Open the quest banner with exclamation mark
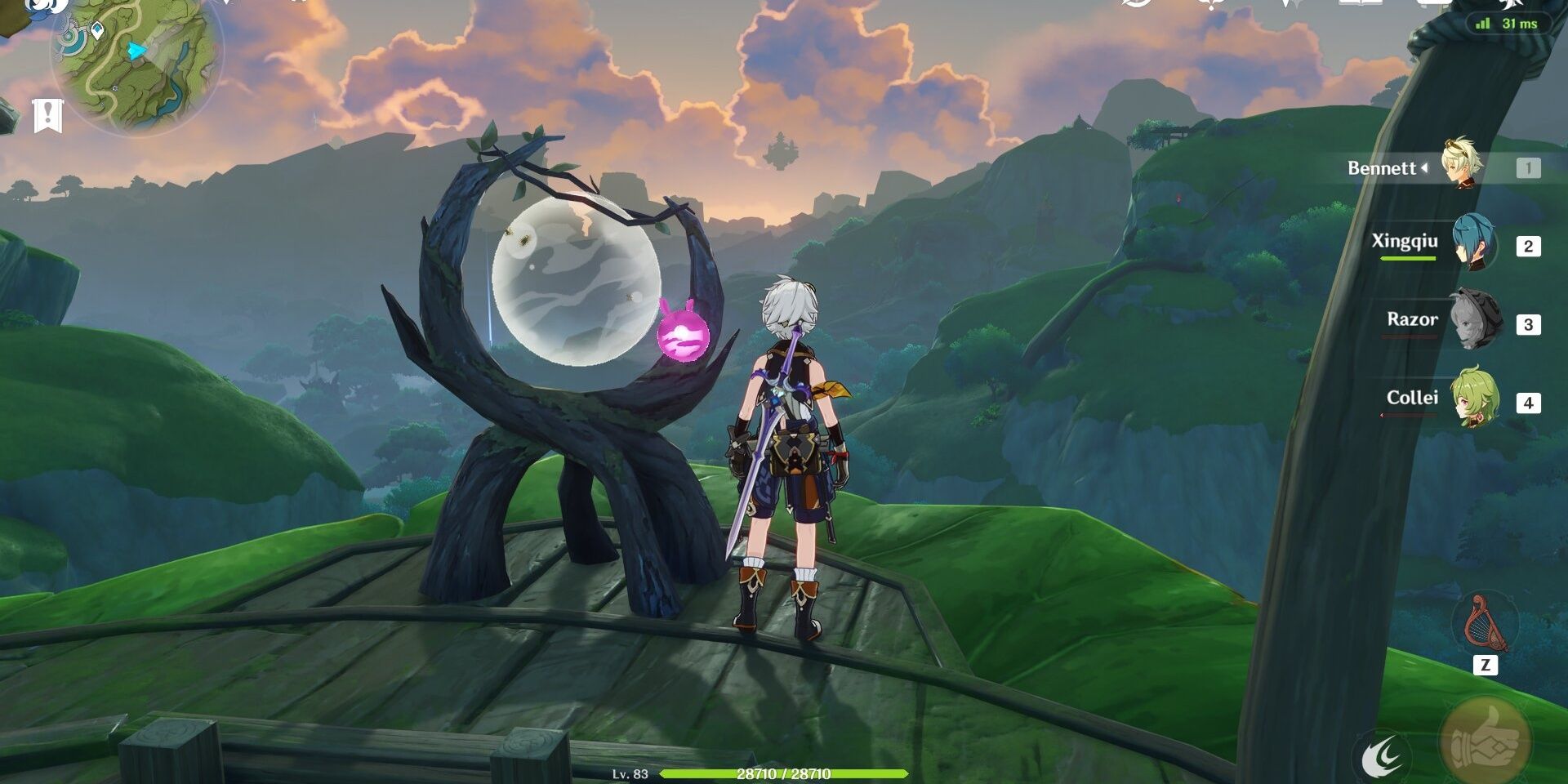Viewport: 1568px width, 784px height. tap(47, 115)
